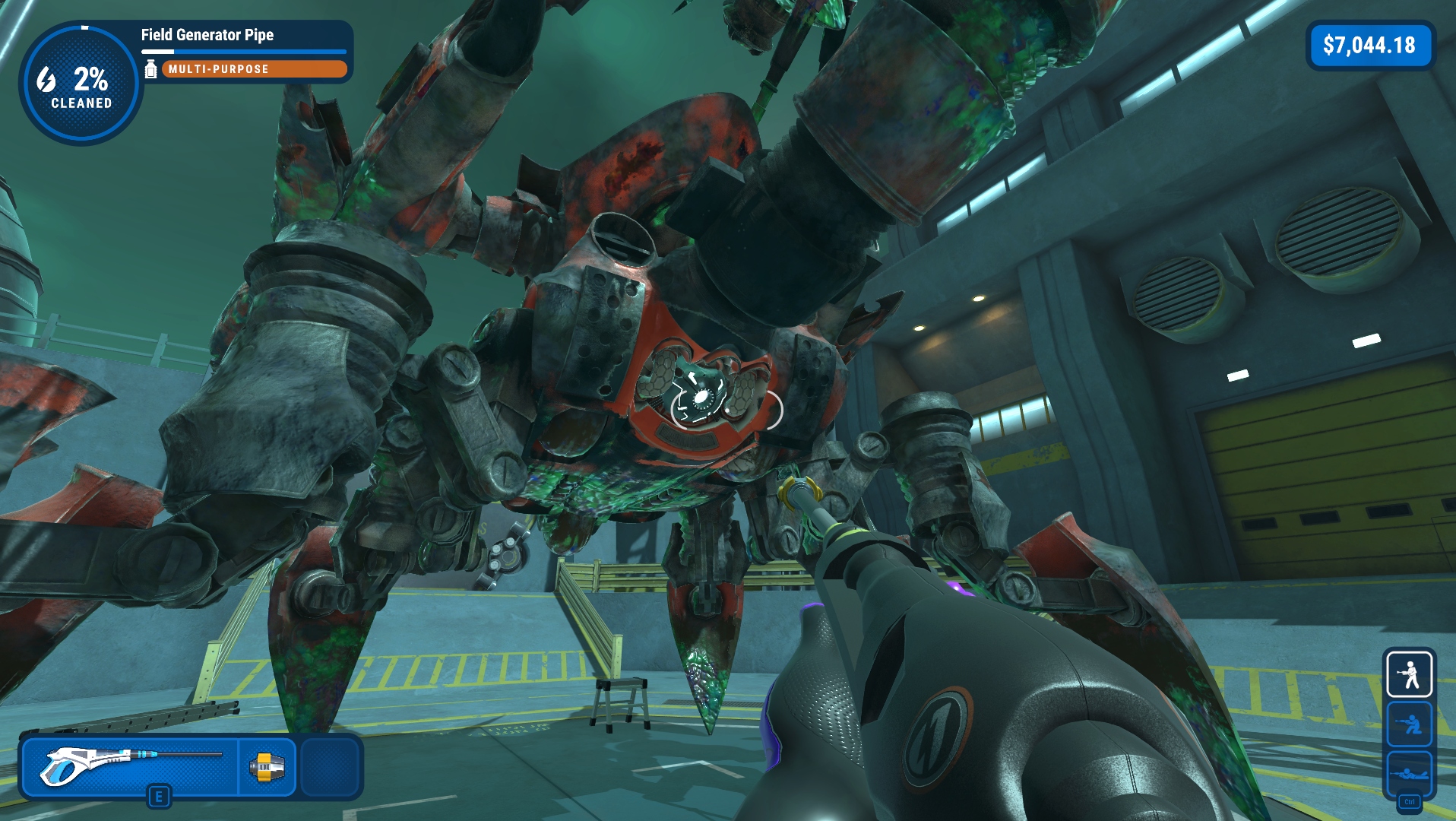Viewport: 1456px width, 821px height.
Task: Select the yellow nozzle slot
Action: click(267, 766)
